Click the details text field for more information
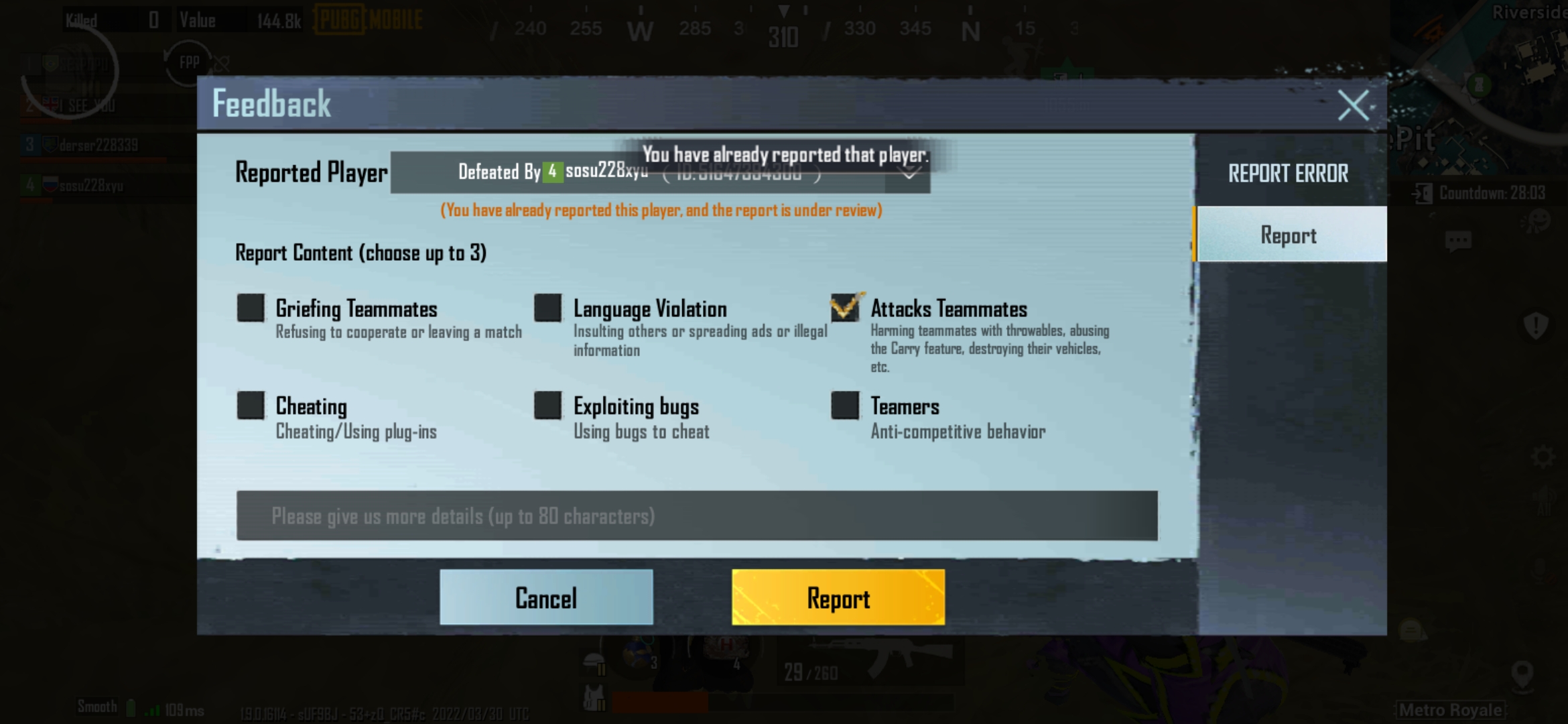Screen dimensions: 1568x724 pyautogui.click(x=697, y=516)
